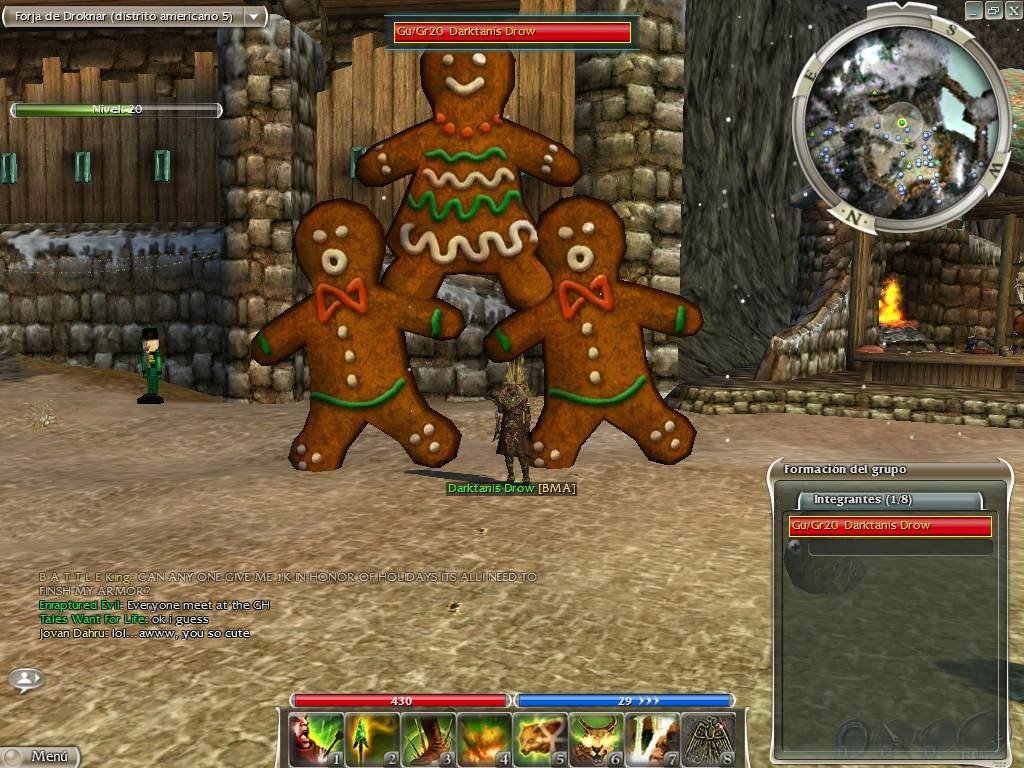Select the white slash skill in slot 7
Viewport: 1024px width, 768px height.
point(652,739)
